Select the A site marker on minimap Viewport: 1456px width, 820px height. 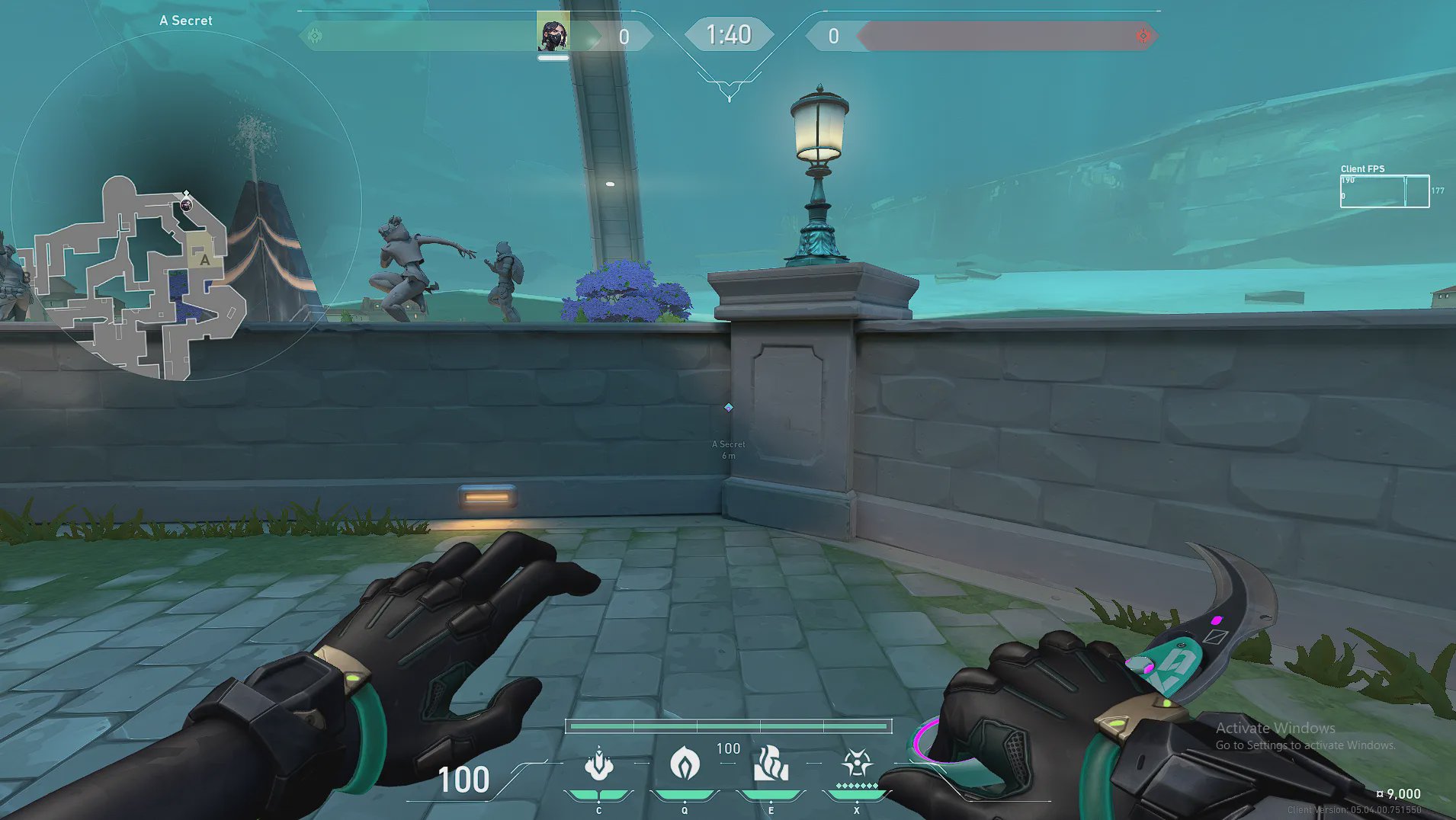click(x=204, y=260)
